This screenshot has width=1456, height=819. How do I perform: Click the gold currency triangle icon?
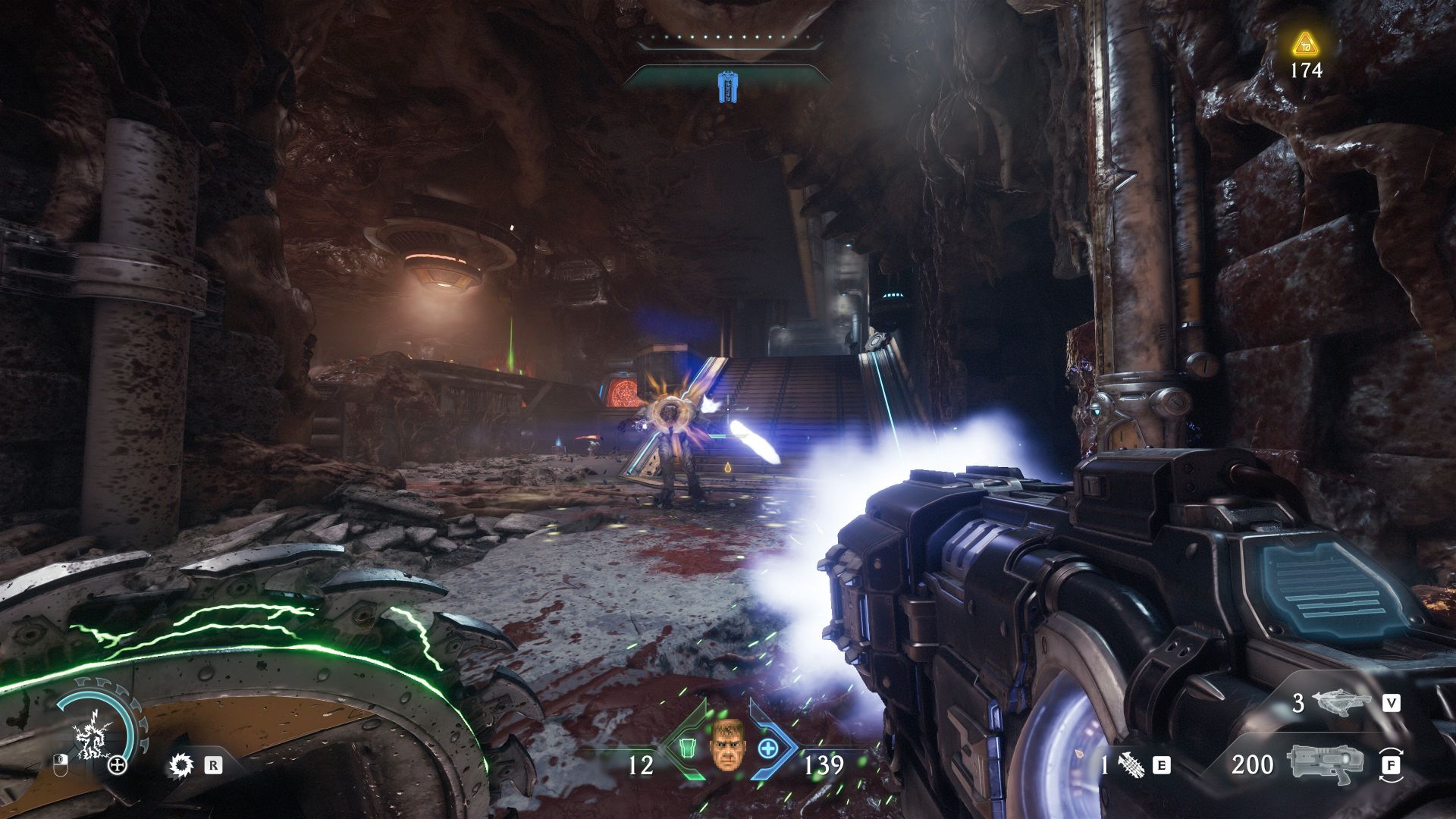click(1304, 44)
